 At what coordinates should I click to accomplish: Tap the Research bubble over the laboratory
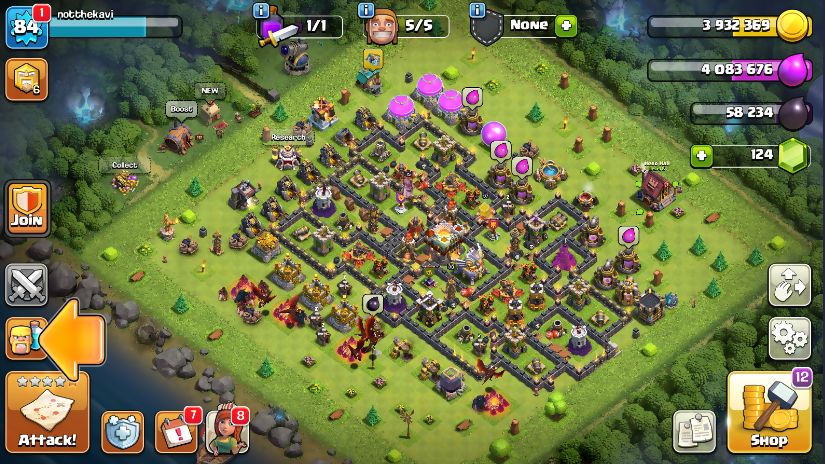(x=288, y=137)
